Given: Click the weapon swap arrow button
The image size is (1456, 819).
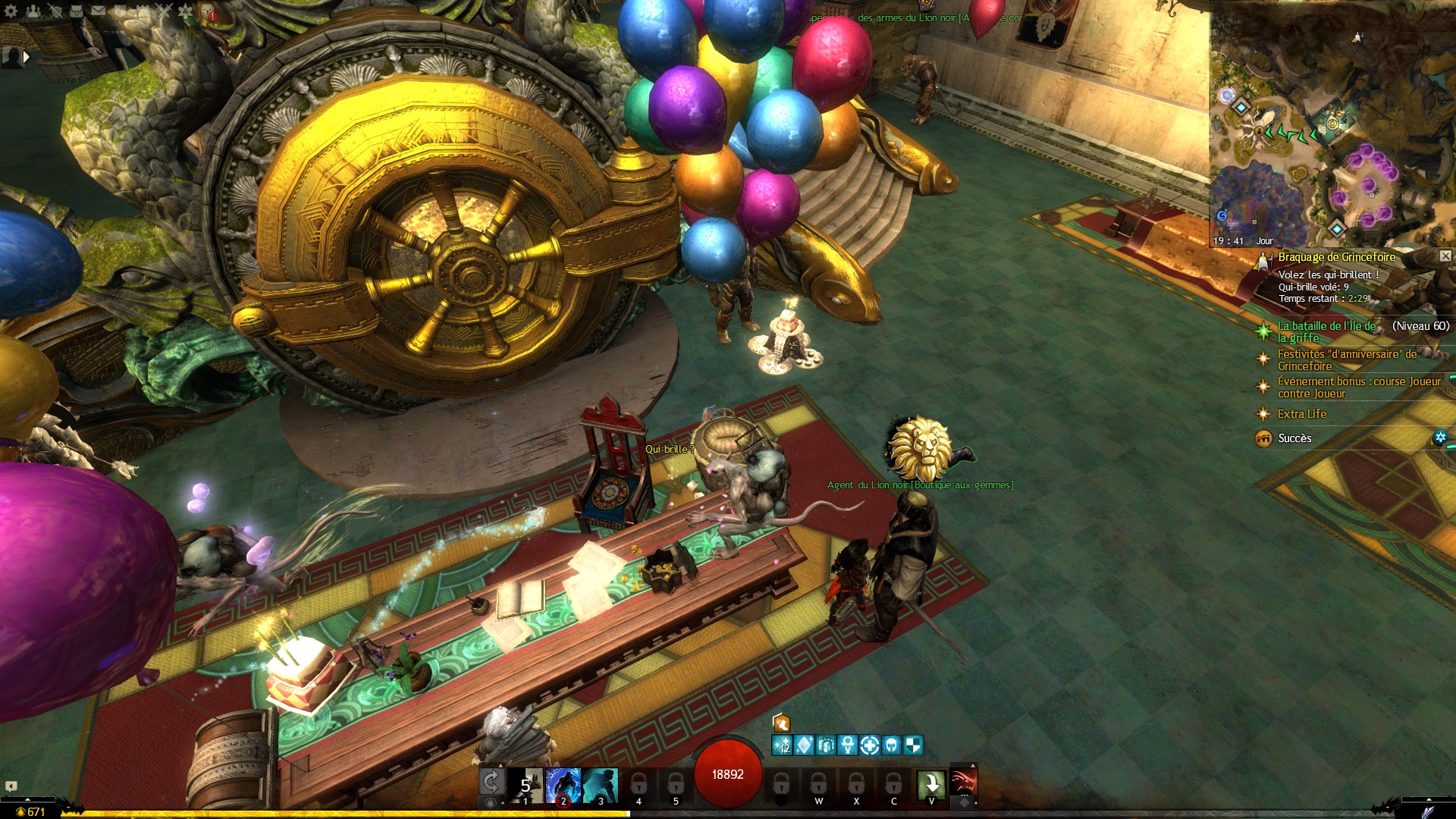Looking at the screenshot, I should tap(491, 783).
